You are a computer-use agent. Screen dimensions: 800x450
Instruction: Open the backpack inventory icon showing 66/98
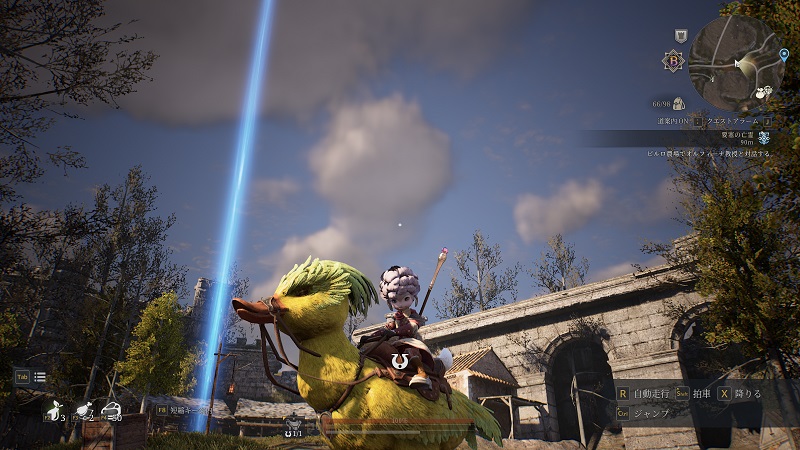point(678,103)
